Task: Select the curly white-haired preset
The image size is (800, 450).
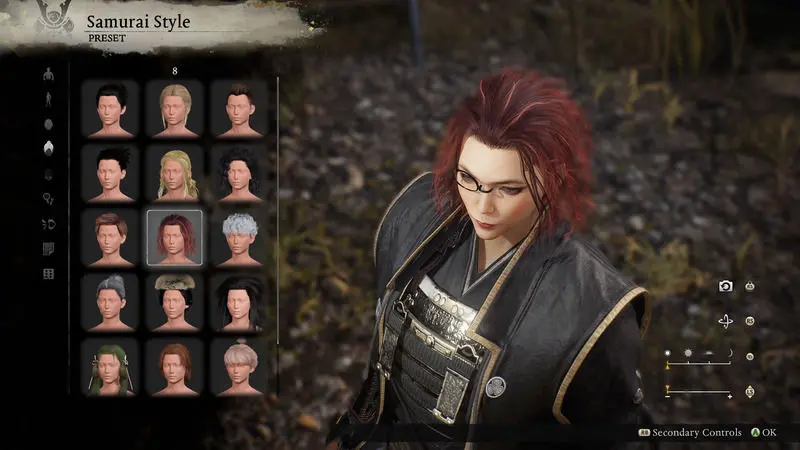Action: tap(239, 238)
